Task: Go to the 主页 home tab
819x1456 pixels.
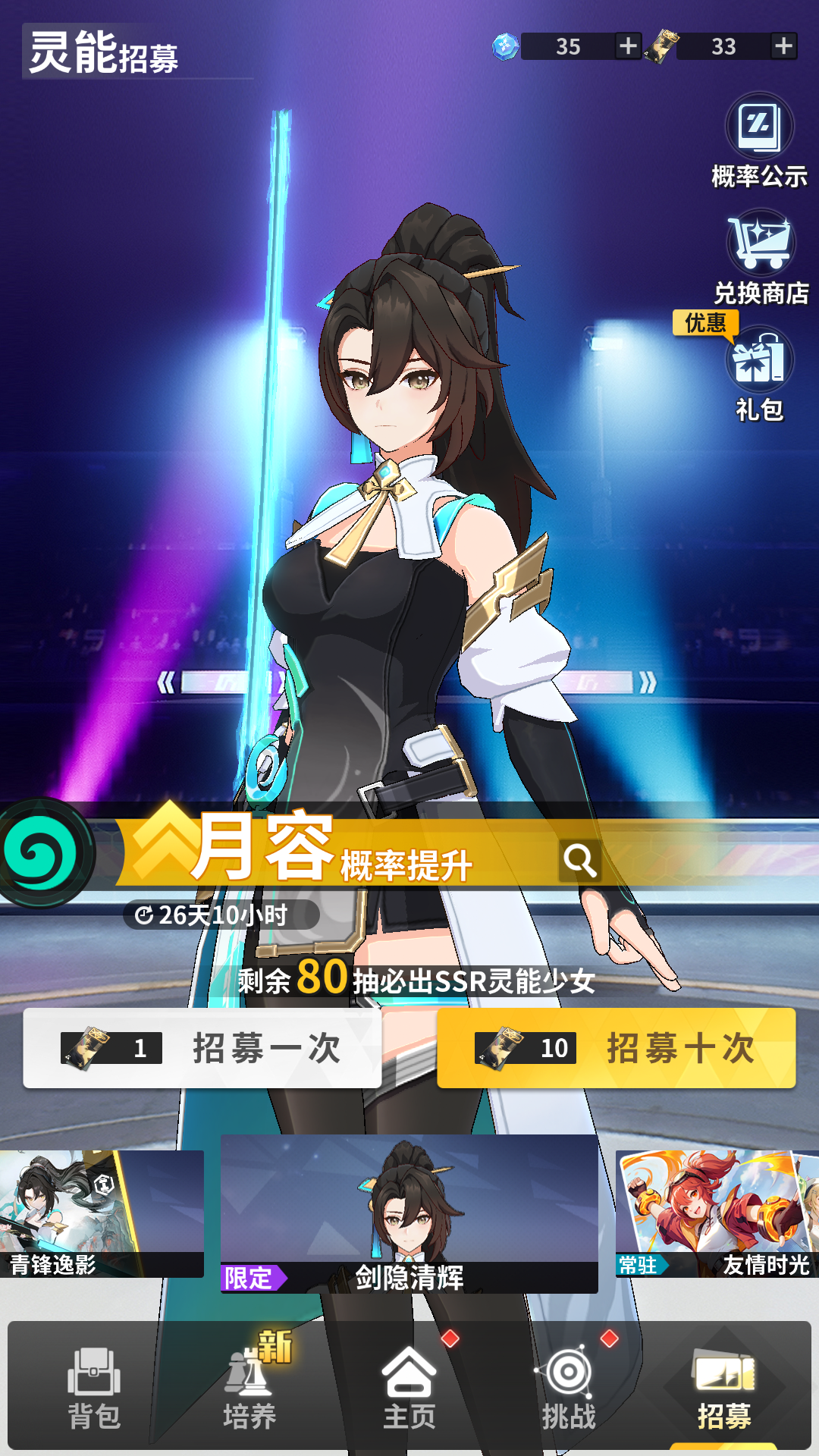Action: click(409, 1388)
